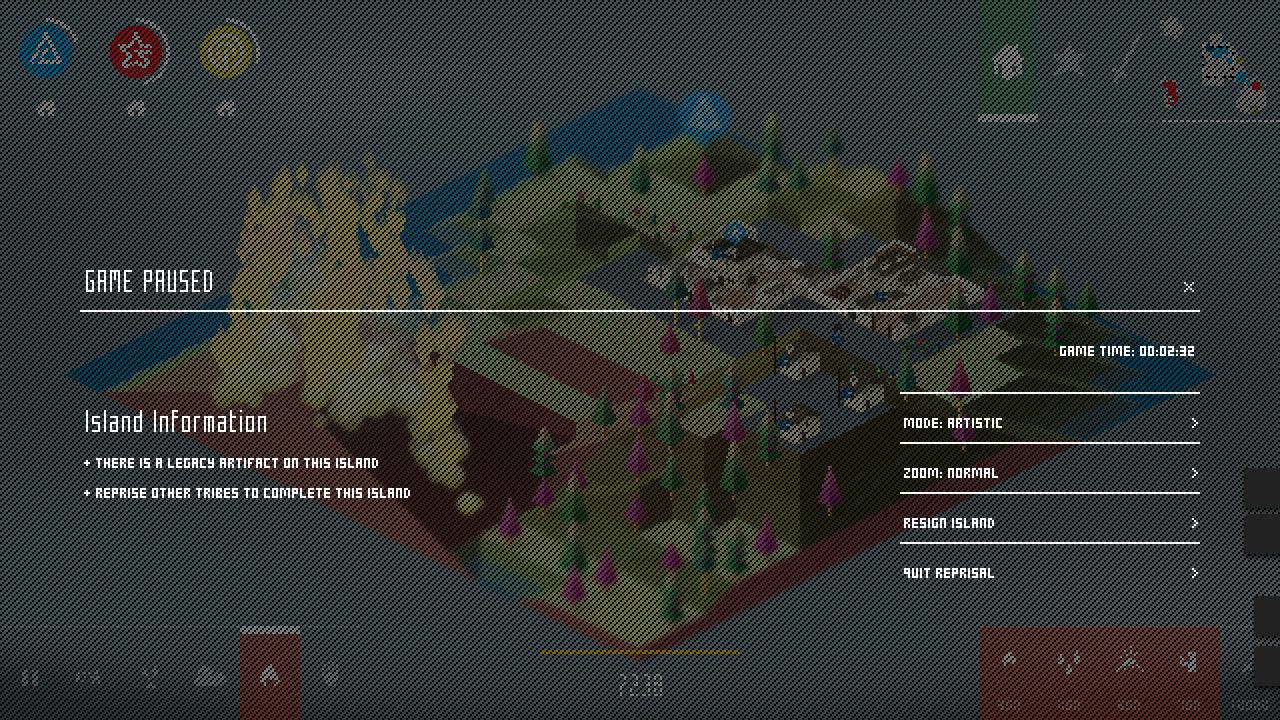
Task: Choose Resign Island
Action: click(1049, 523)
